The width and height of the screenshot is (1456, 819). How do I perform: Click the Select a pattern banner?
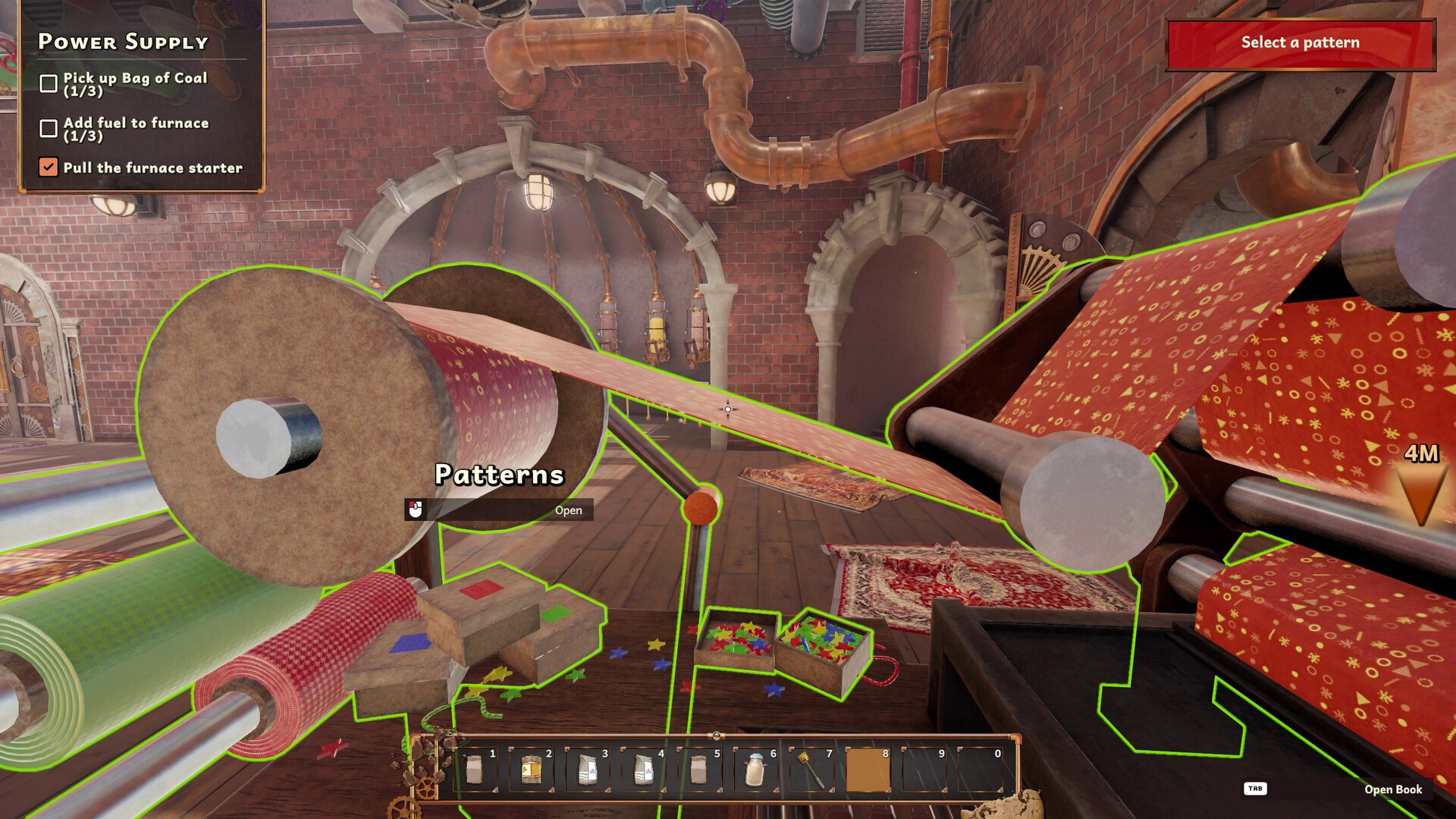(1300, 42)
